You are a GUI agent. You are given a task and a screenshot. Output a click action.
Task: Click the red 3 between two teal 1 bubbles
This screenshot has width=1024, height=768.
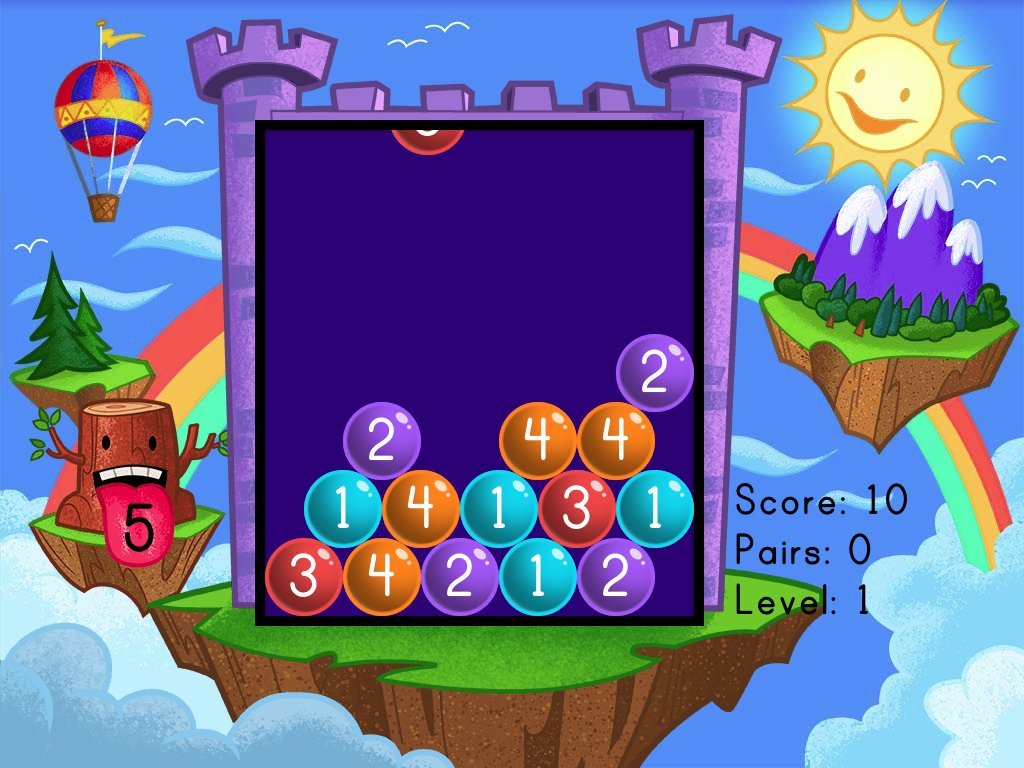click(x=577, y=508)
